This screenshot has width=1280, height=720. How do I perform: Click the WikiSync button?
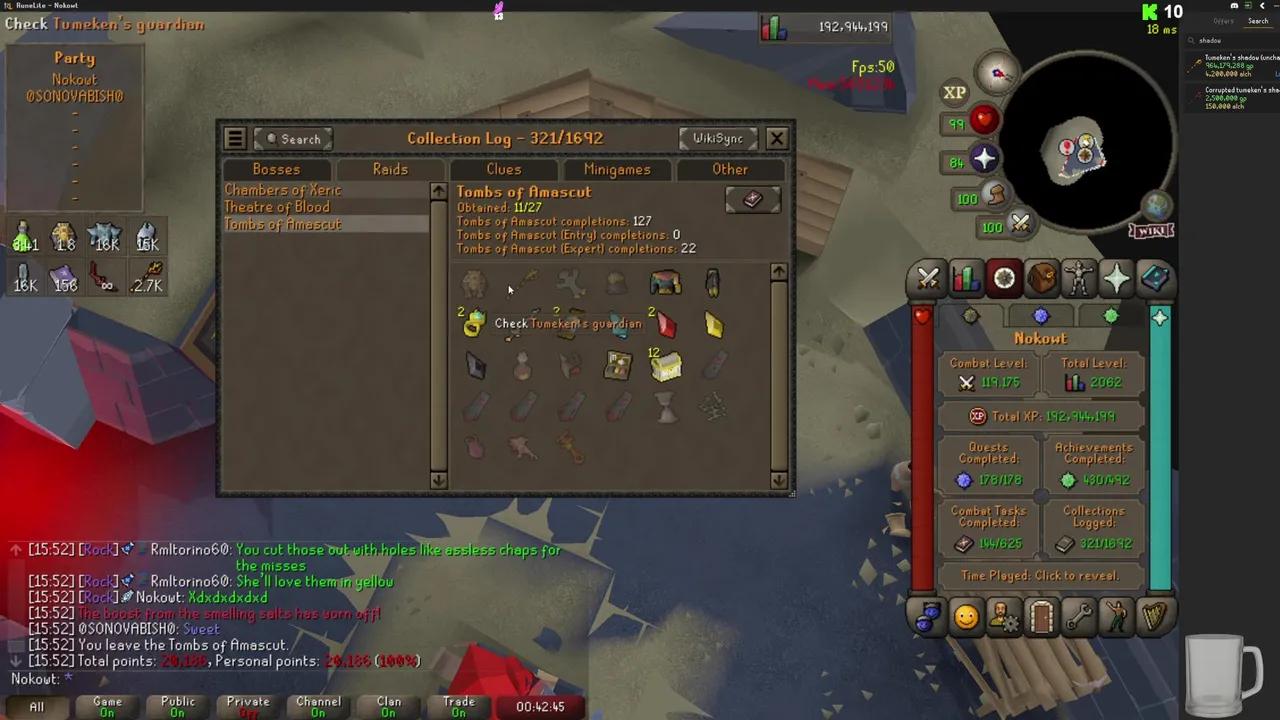[x=718, y=138]
